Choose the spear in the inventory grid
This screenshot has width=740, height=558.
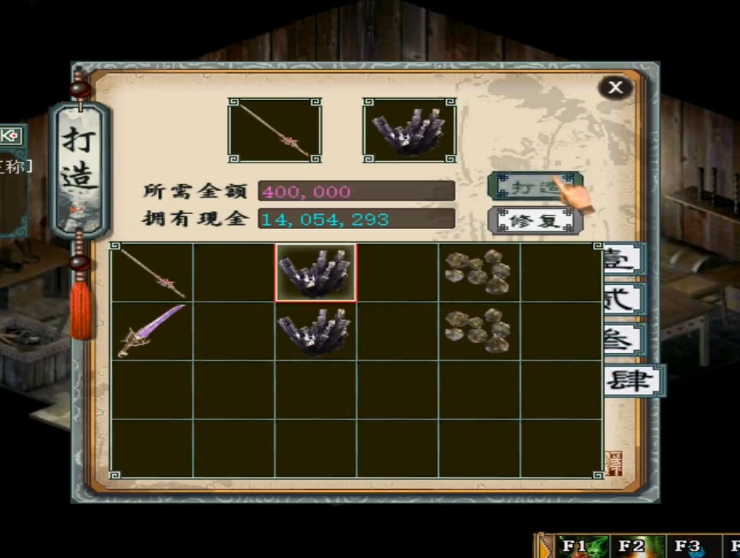tap(151, 272)
